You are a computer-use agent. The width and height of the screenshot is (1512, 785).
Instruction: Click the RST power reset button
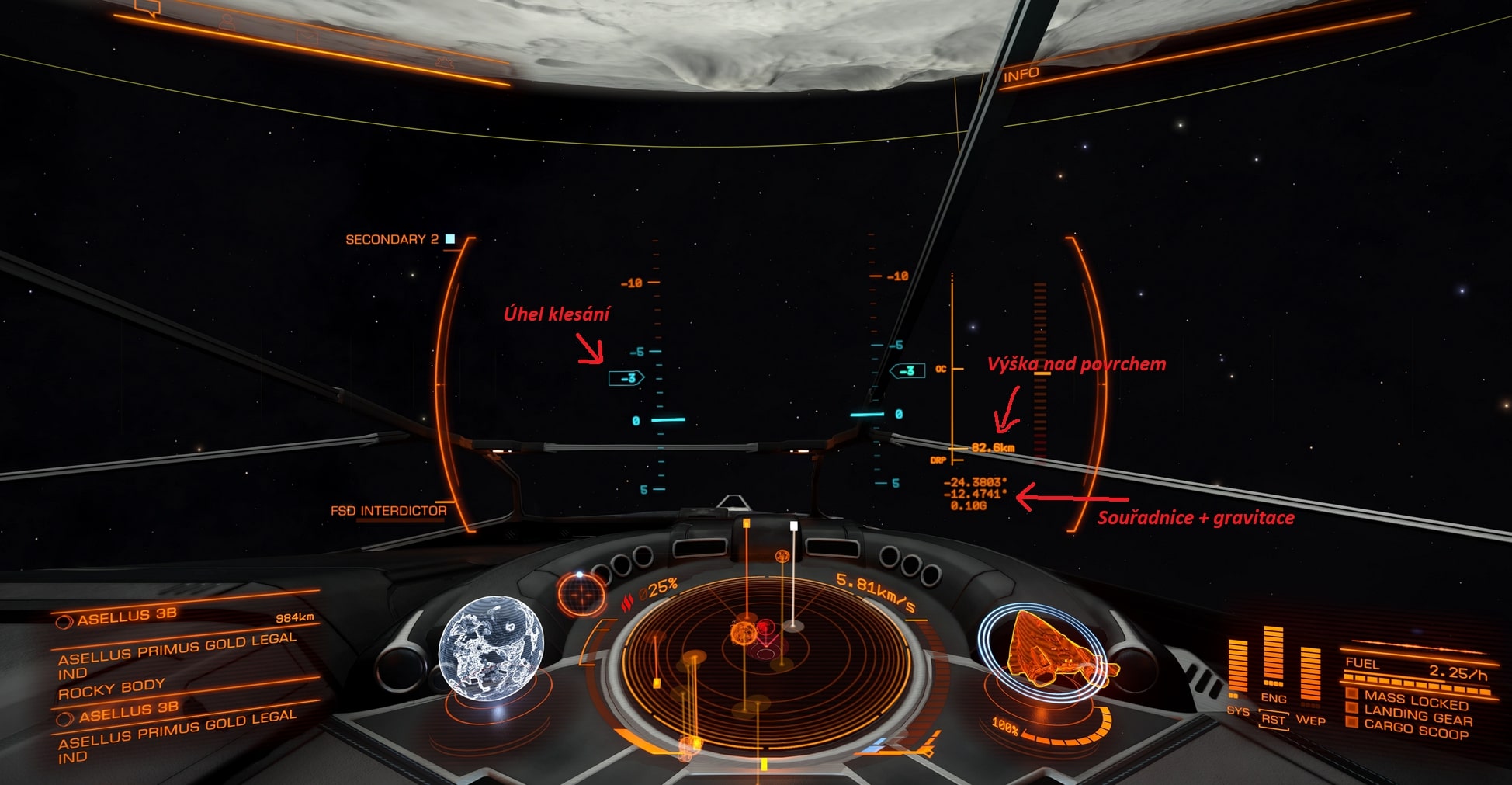click(1273, 719)
